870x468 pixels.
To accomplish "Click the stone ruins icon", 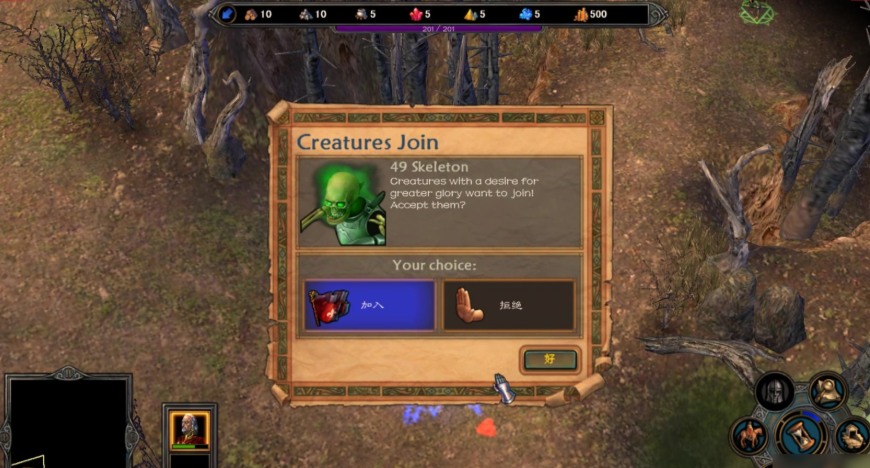I will tap(852, 434).
